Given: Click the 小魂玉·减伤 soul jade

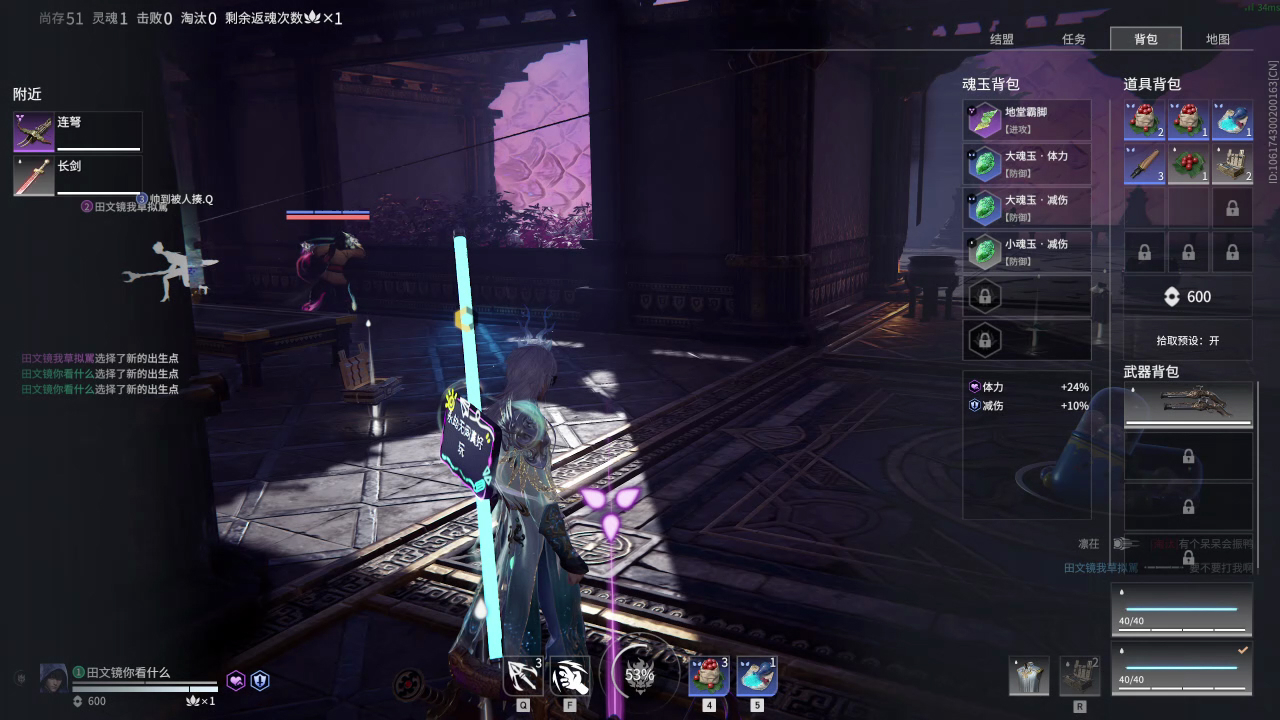Looking at the screenshot, I should [x=1027, y=252].
